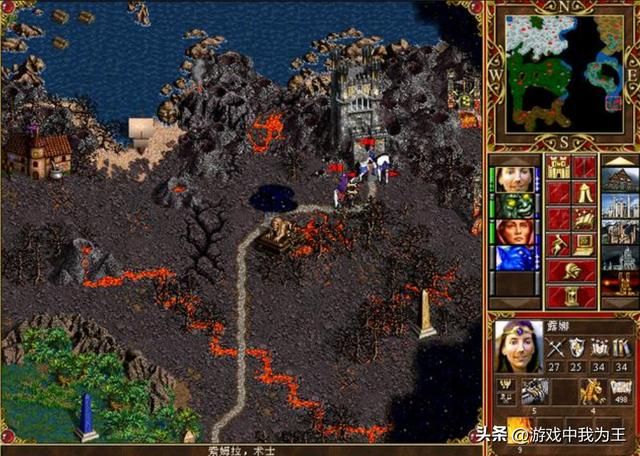End the turn with the hourglass button

pyautogui.click(x=571, y=297)
